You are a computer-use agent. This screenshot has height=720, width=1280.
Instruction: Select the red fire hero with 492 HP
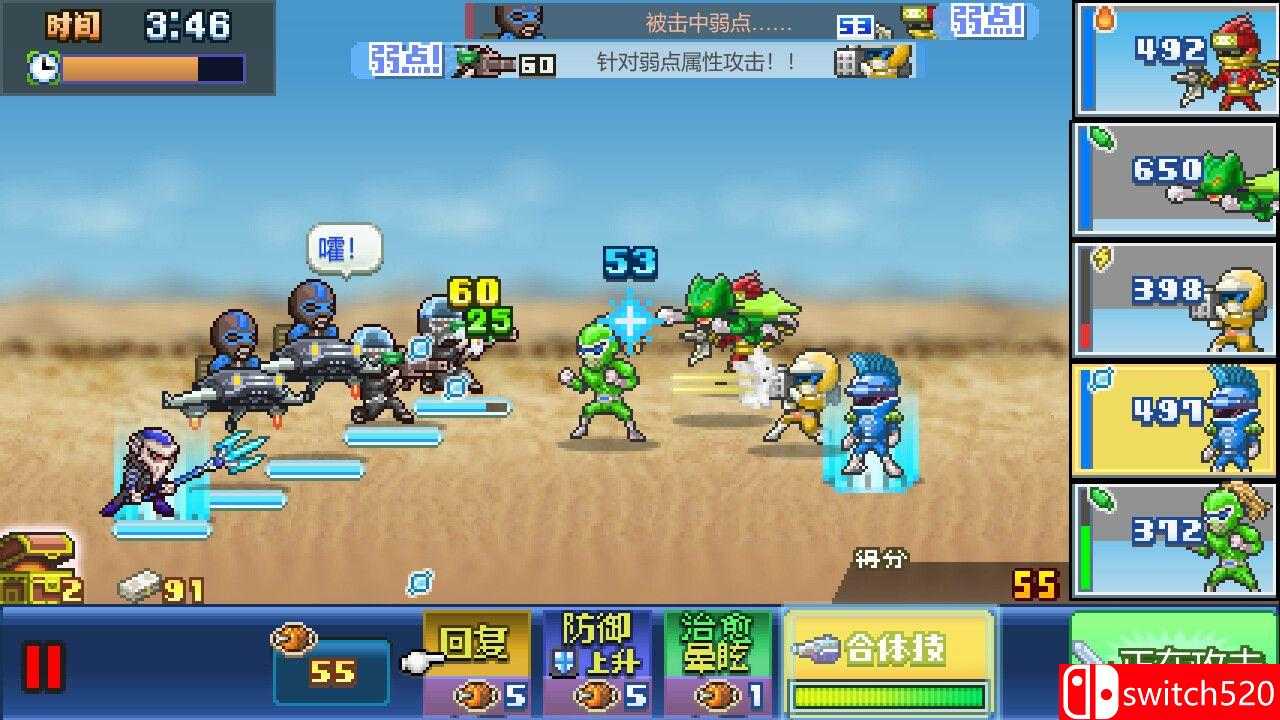click(x=1175, y=60)
